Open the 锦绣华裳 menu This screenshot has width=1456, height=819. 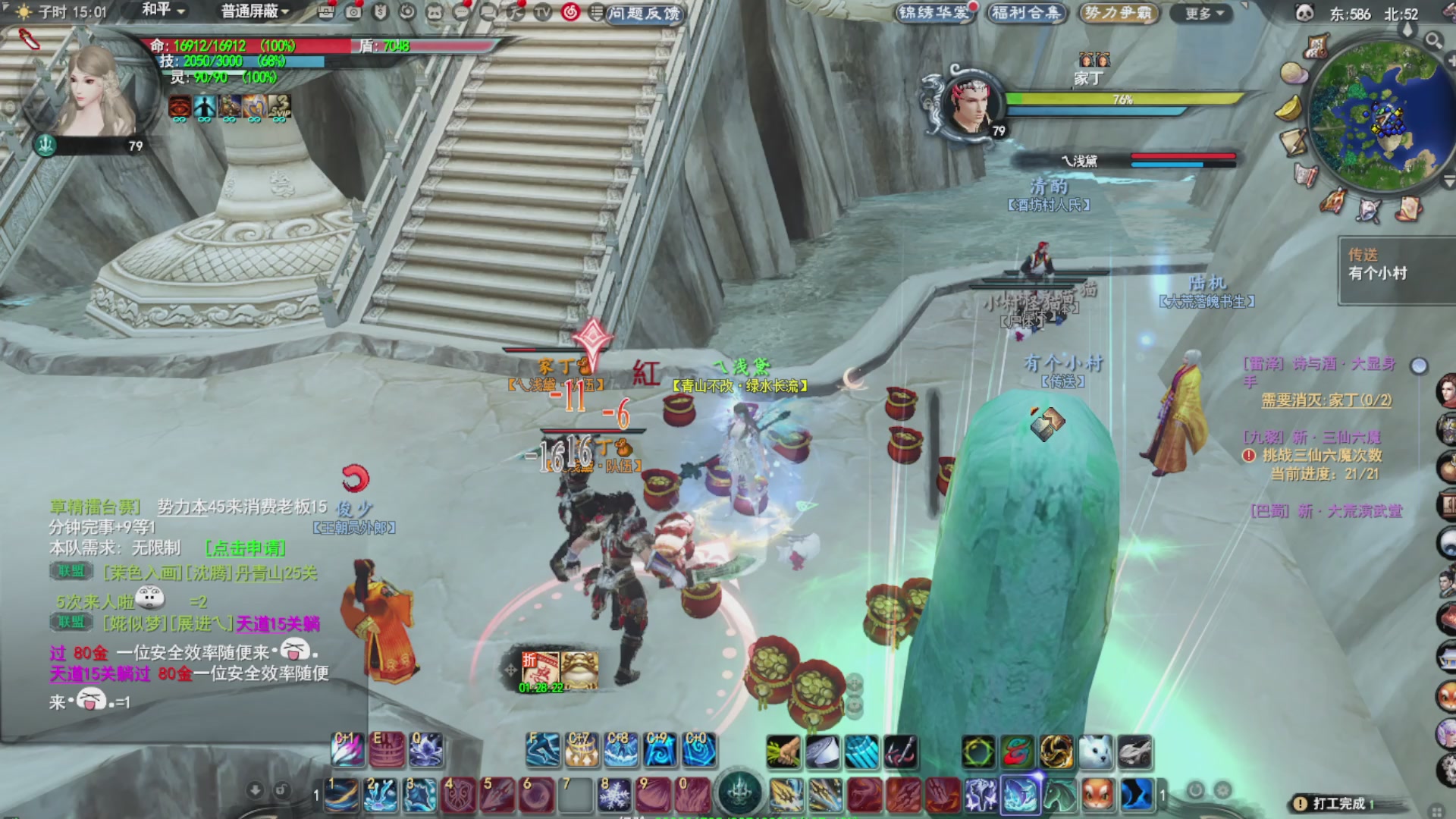[934, 13]
